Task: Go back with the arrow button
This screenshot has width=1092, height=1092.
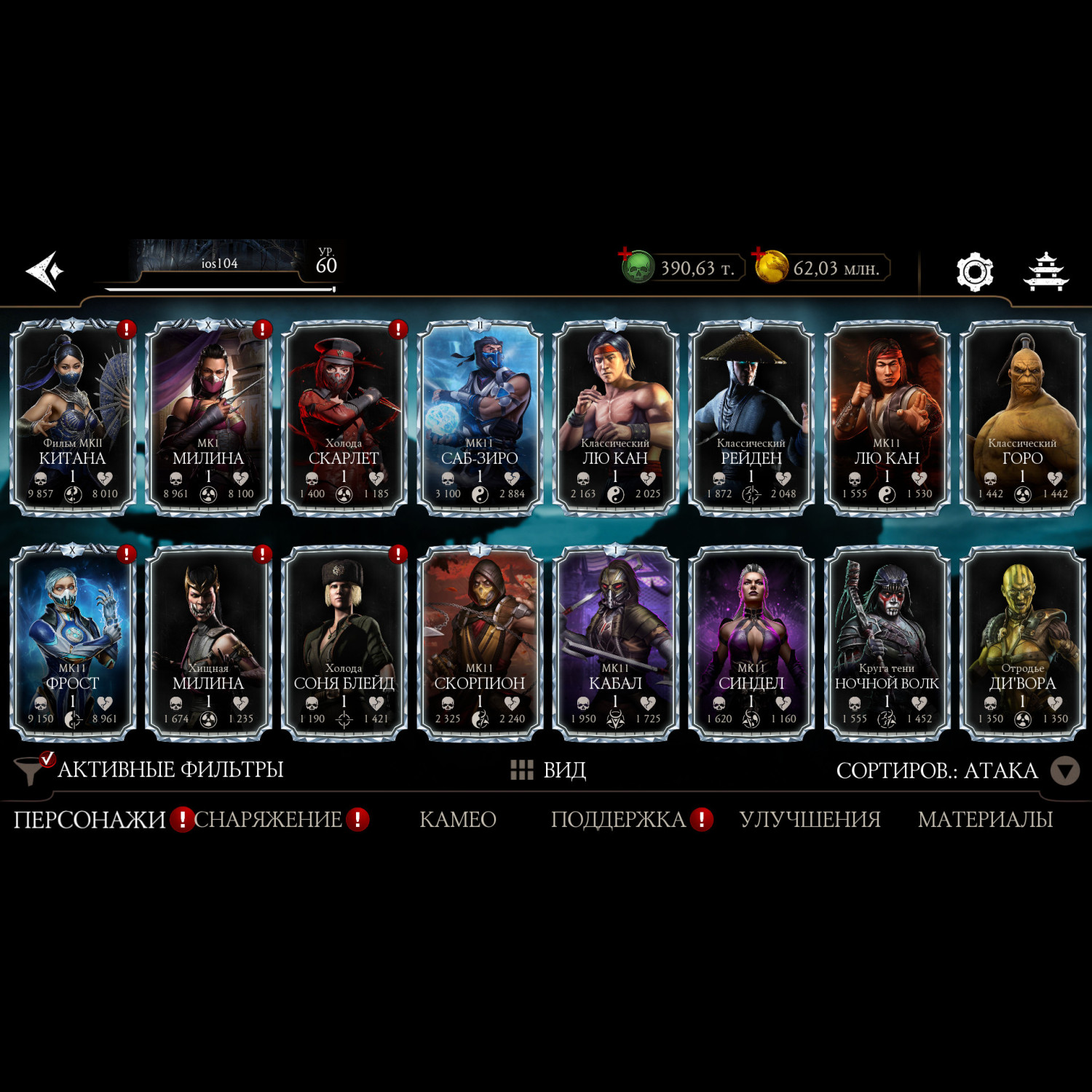Action: (45, 271)
